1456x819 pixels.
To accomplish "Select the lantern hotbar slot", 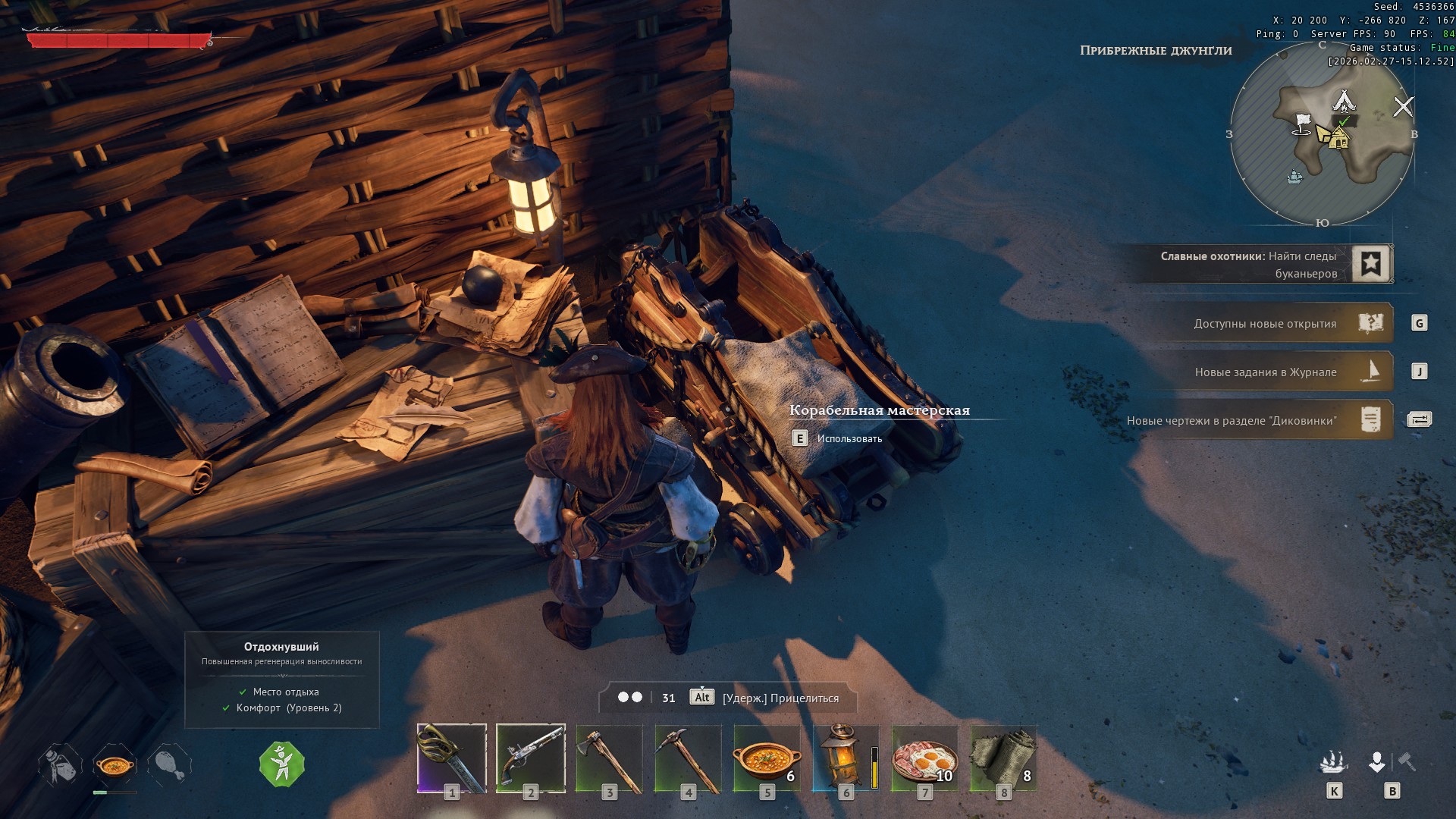I will [845, 758].
